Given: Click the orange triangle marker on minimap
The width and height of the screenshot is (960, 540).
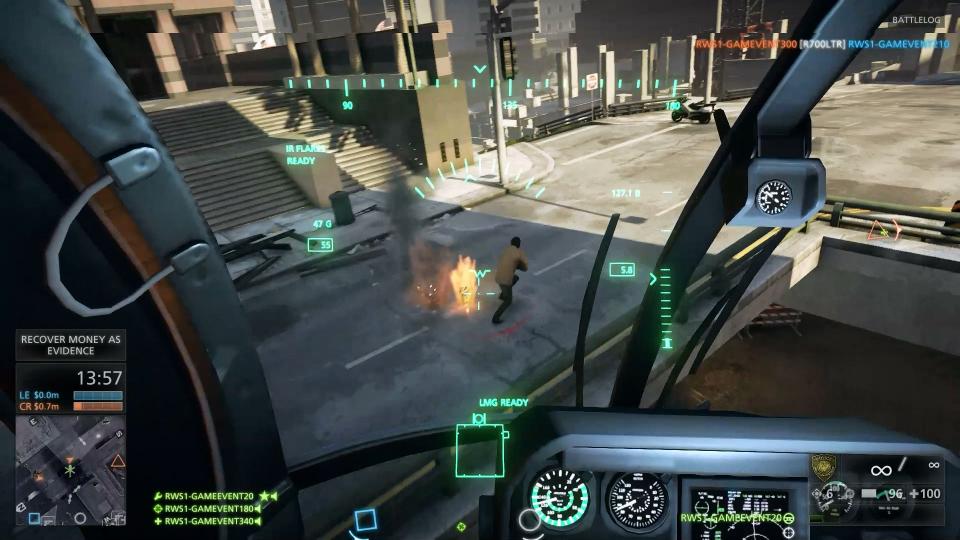Looking at the screenshot, I should (118, 461).
